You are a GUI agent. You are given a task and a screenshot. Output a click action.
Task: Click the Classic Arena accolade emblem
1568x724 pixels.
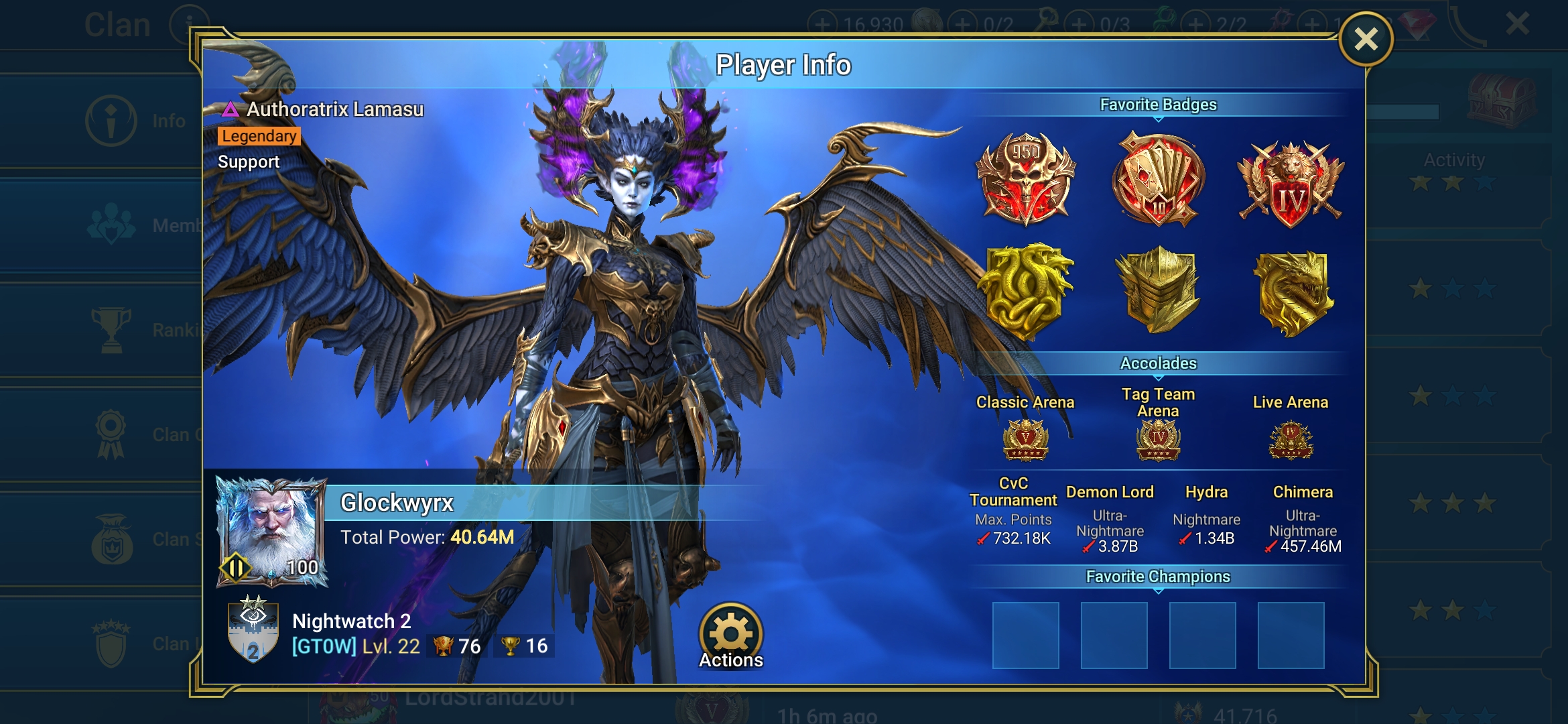[1025, 440]
